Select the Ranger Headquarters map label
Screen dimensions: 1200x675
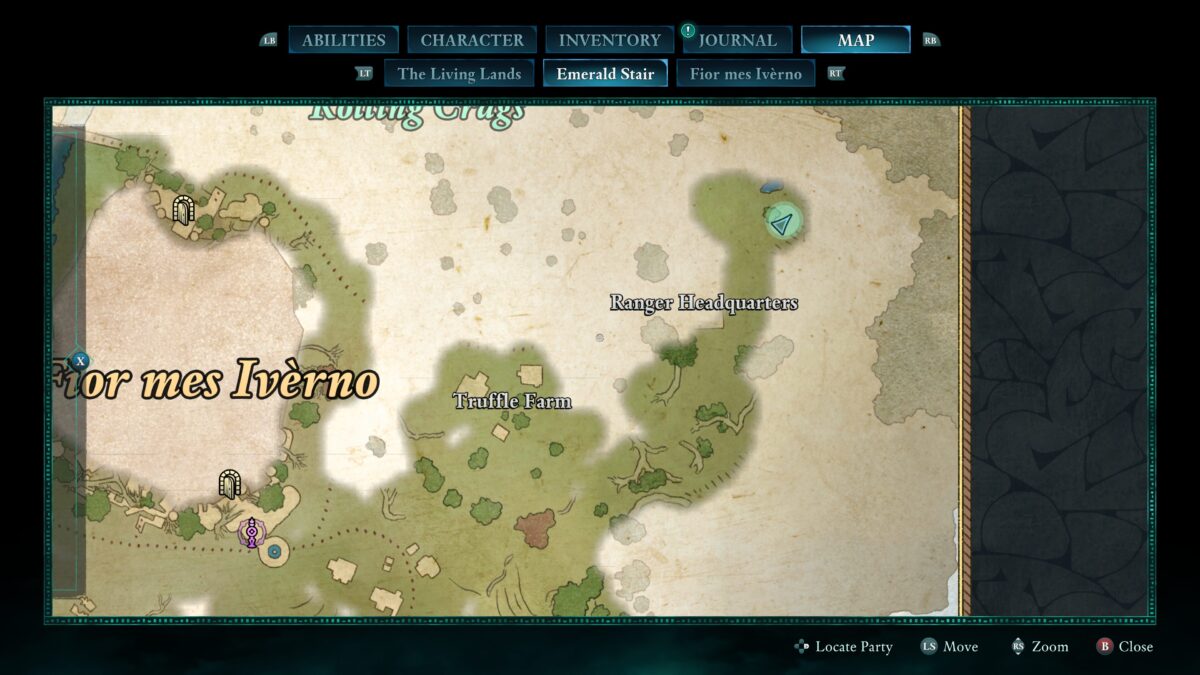pyautogui.click(x=704, y=303)
